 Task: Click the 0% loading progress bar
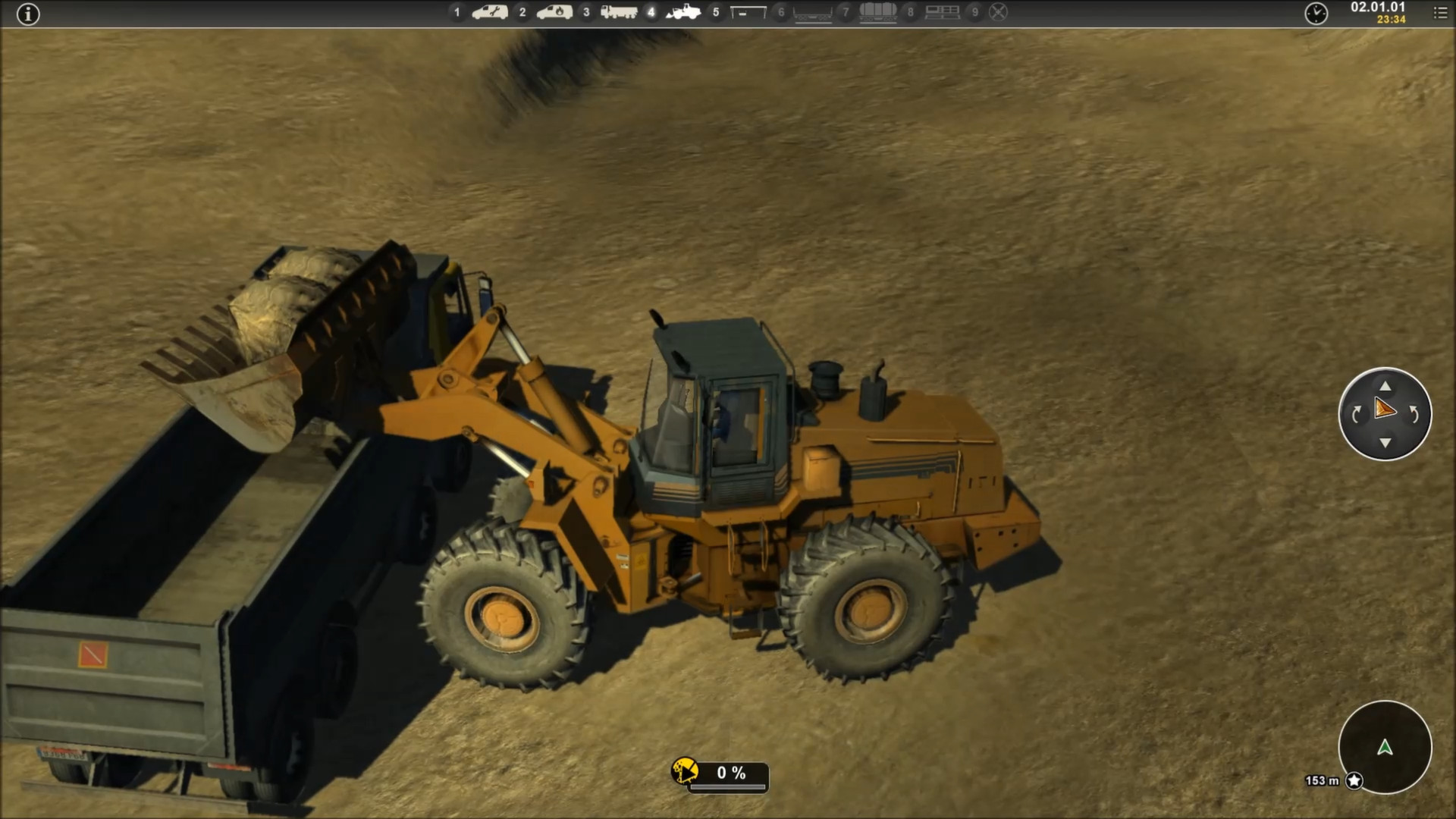[730, 774]
